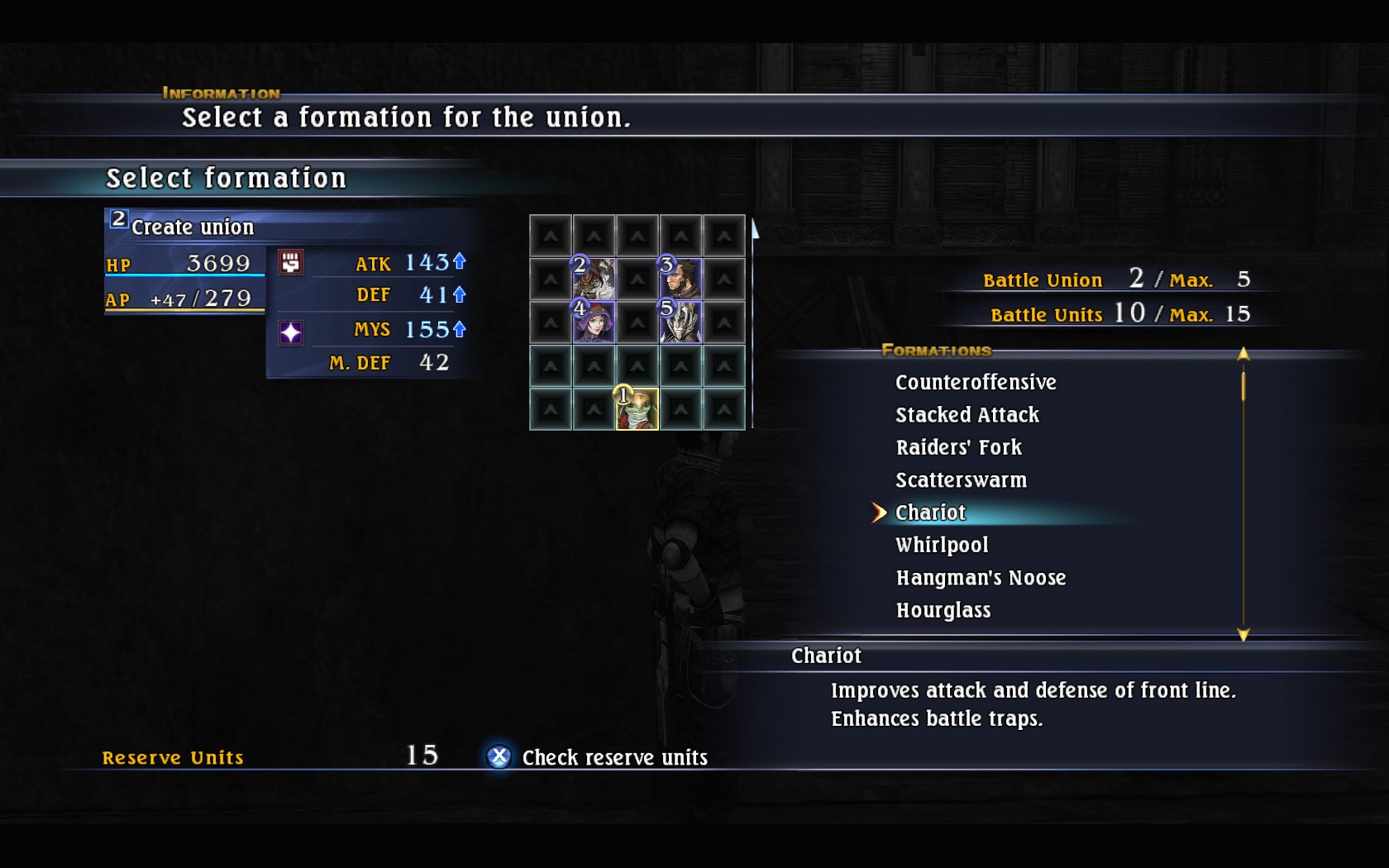Screen dimensions: 1389x868
Task: Choose the Stacked Attack formation
Action: point(967,415)
